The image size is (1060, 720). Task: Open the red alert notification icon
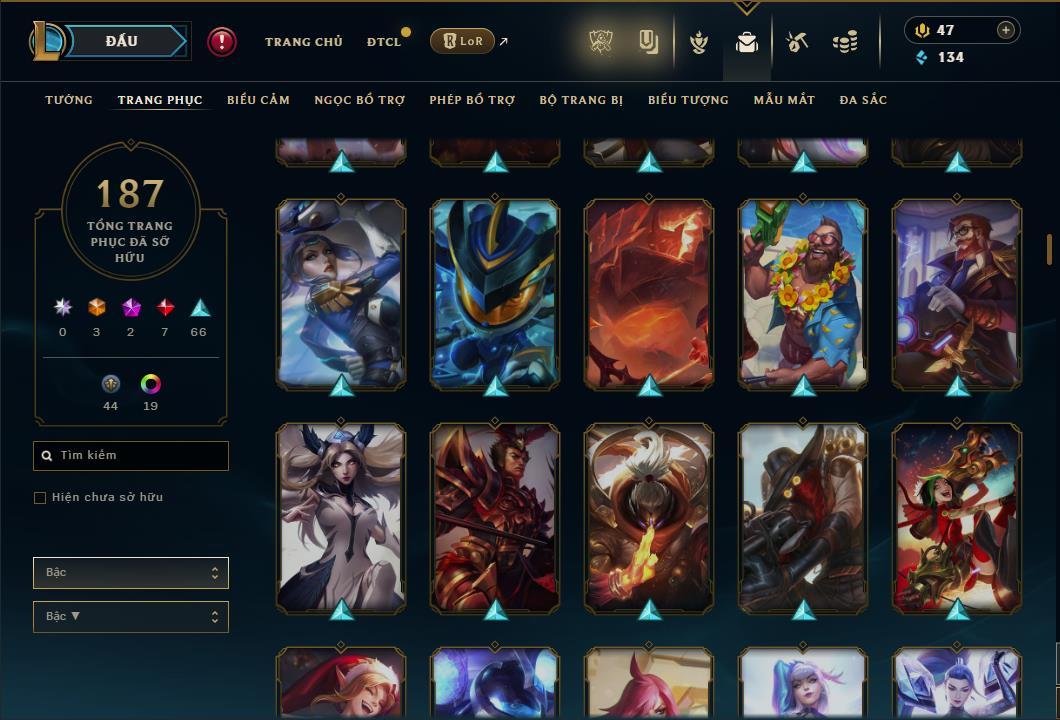click(222, 42)
